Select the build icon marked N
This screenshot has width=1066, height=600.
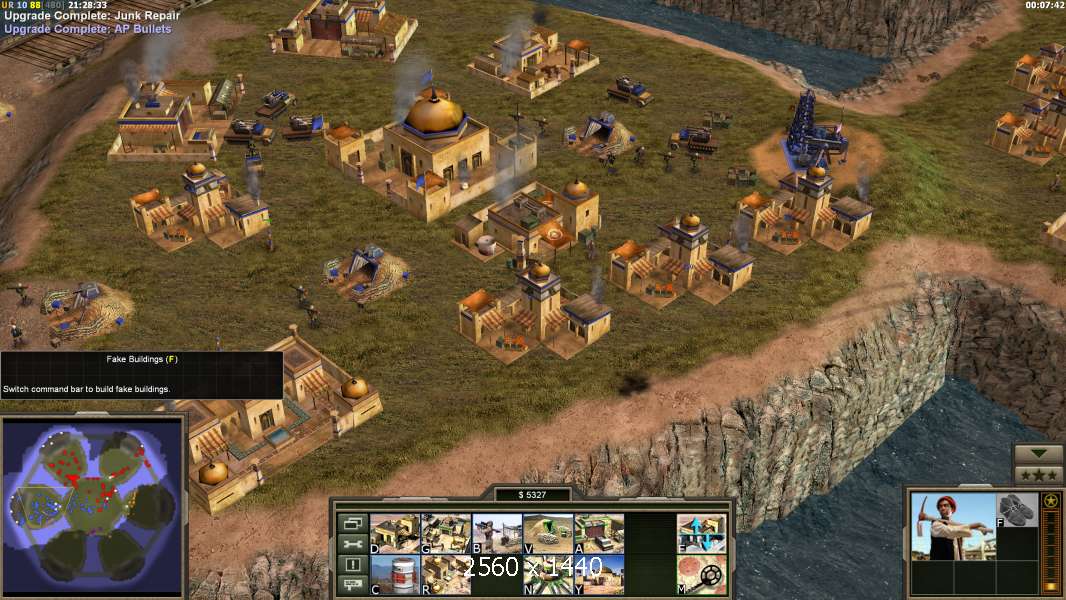(x=548, y=574)
